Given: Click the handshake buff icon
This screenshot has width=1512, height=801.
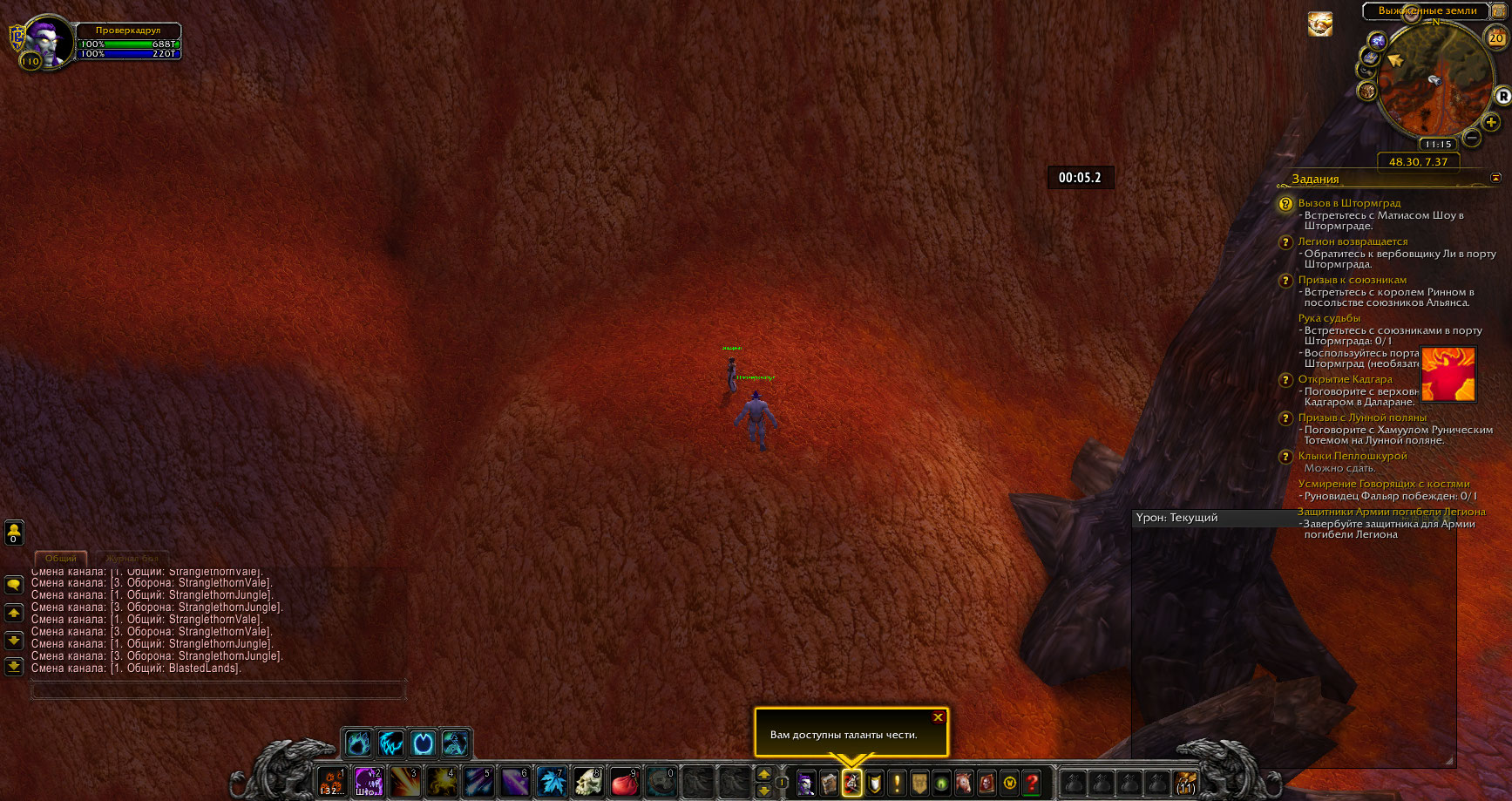Looking at the screenshot, I should point(1320,24).
